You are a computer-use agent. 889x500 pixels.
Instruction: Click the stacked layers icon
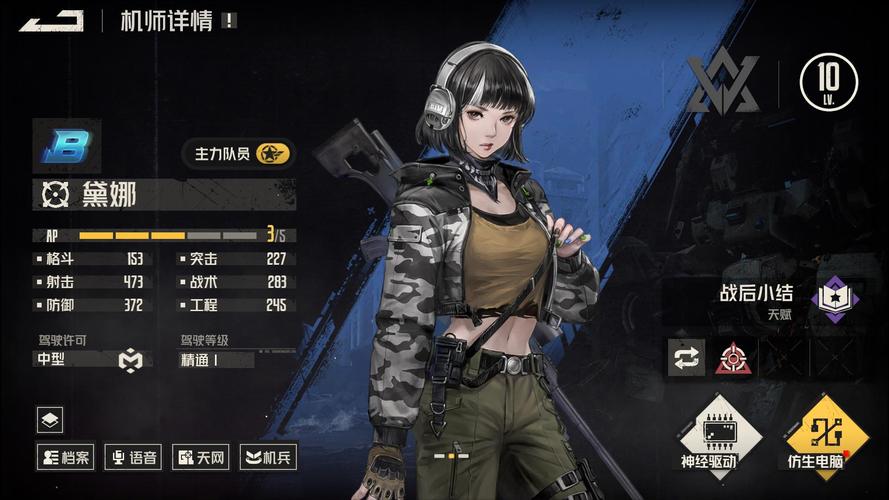click(x=50, y=419)
